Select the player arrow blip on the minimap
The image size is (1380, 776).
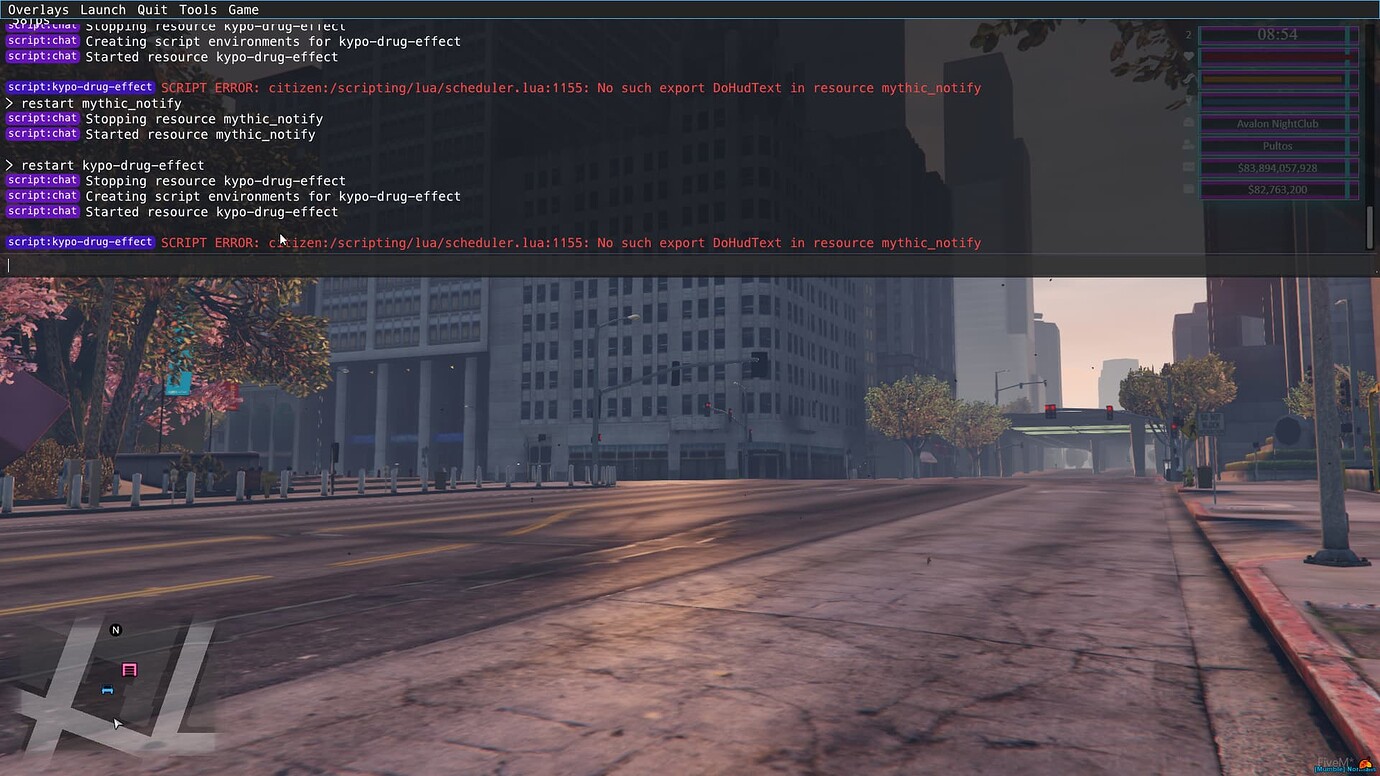pyautogui.click(x=117, y=722)
